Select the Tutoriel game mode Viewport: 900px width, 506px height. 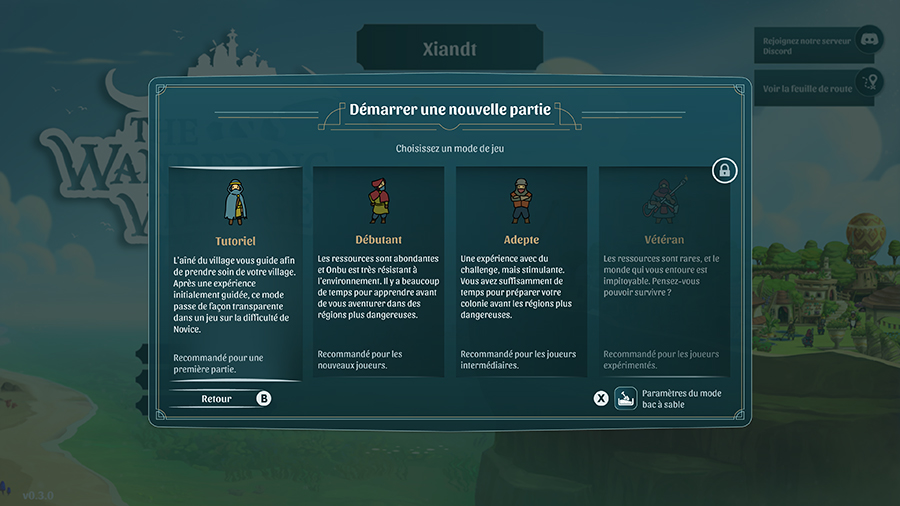coord(235,270)
